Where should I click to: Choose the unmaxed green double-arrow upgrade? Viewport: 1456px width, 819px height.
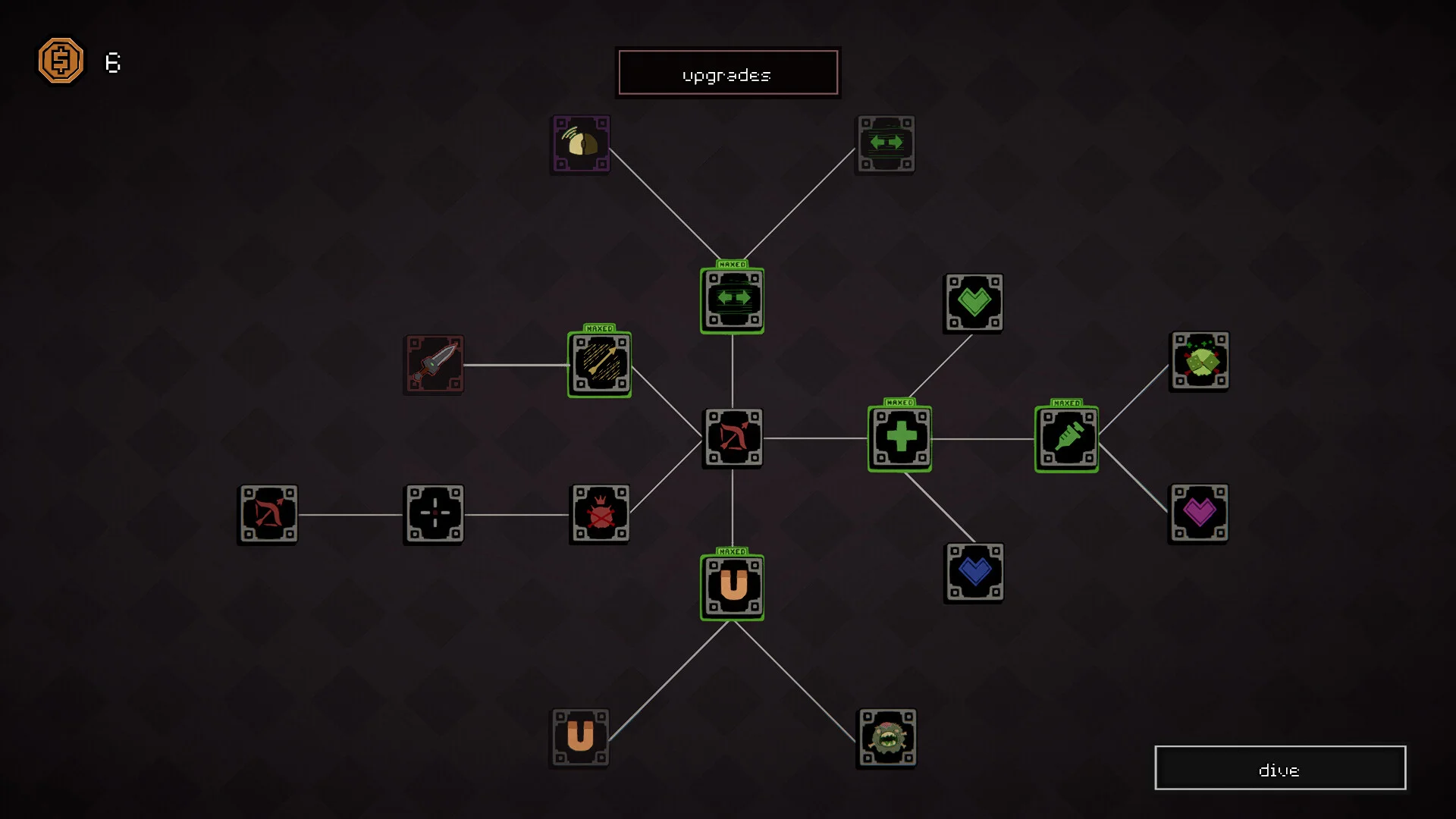[886, 144]
